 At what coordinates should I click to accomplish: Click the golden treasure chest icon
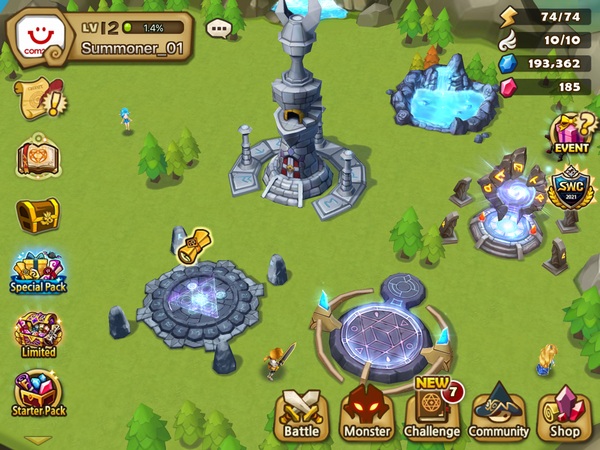point(38,214)
